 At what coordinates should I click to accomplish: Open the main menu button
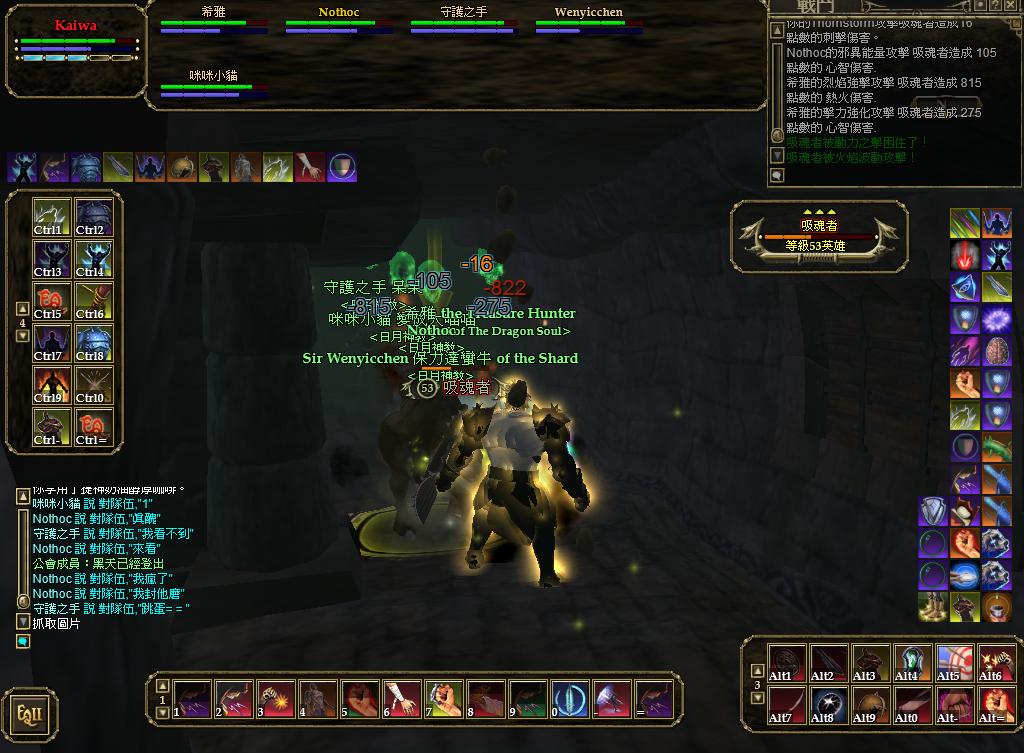click(x=29, y=714)
